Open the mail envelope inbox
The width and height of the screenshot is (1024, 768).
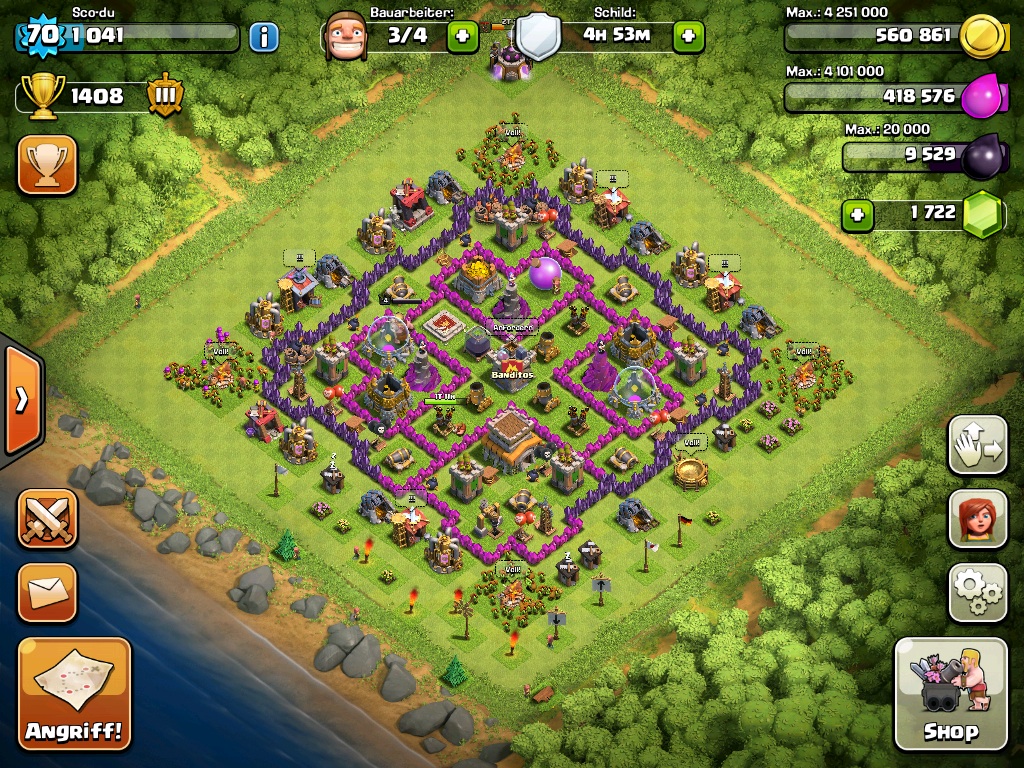pos(47,592)
